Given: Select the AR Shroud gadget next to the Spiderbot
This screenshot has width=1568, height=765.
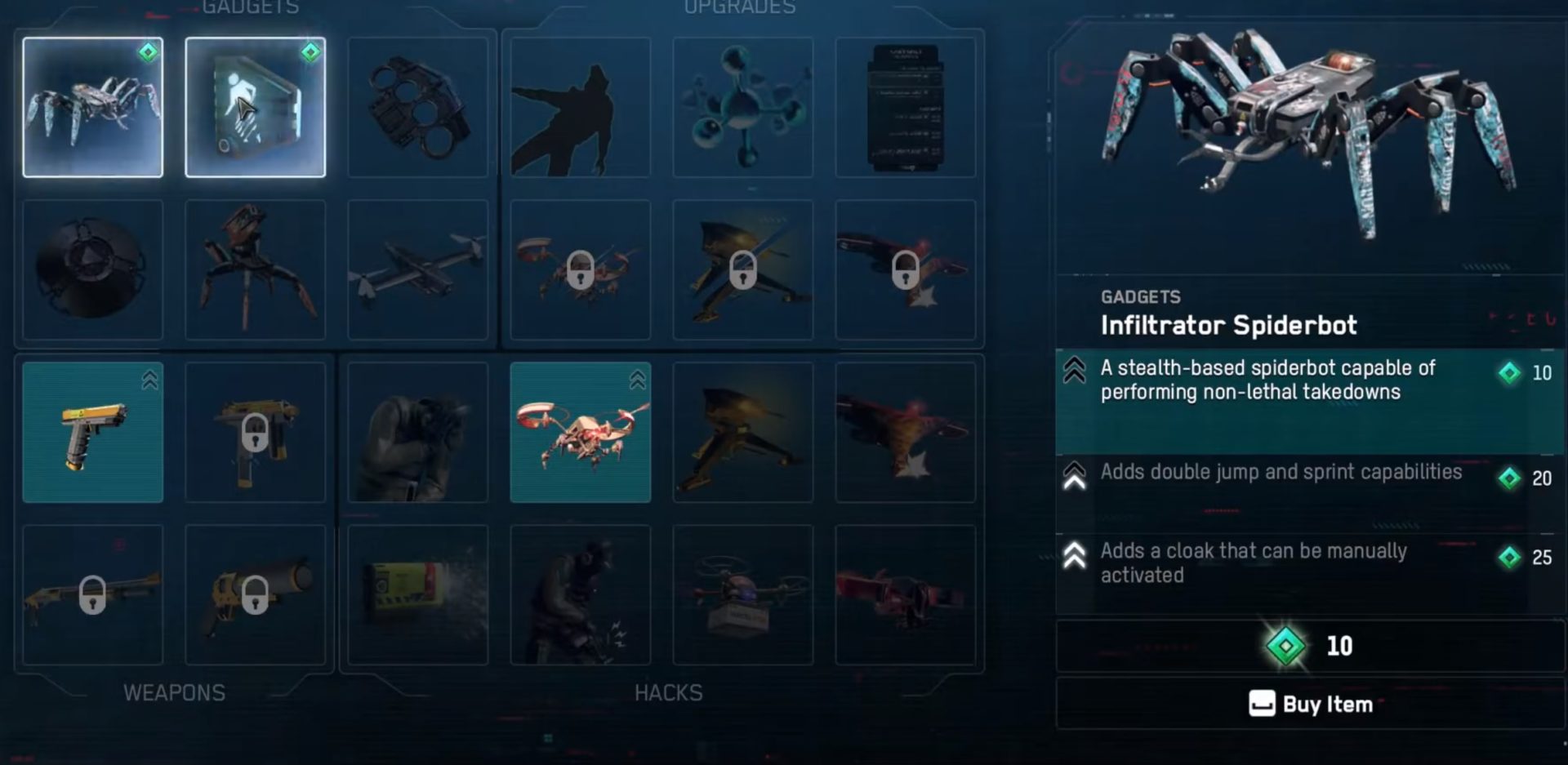Looking at the screenshot, I should pos(256,106).
